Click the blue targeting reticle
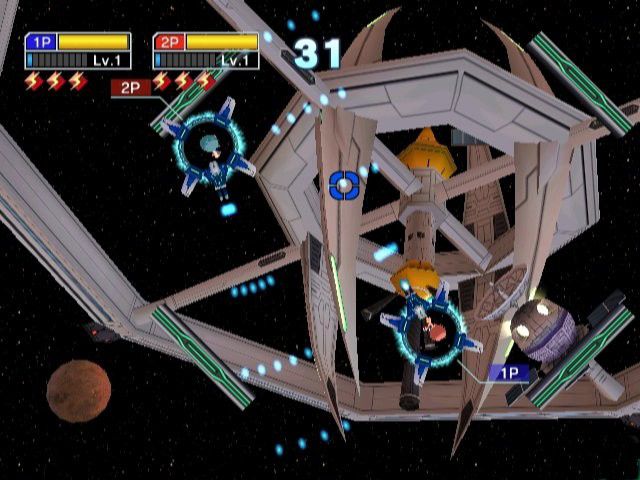The image size is (640, 480). click(x=343, y=183)
